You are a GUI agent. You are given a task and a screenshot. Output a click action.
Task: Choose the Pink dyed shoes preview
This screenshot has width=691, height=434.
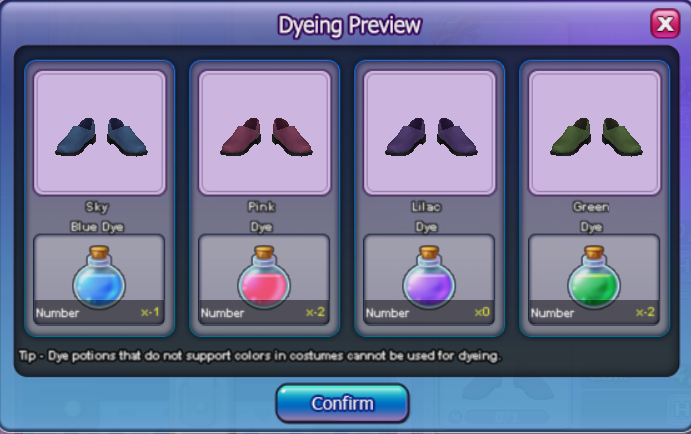tap(265, 133)
